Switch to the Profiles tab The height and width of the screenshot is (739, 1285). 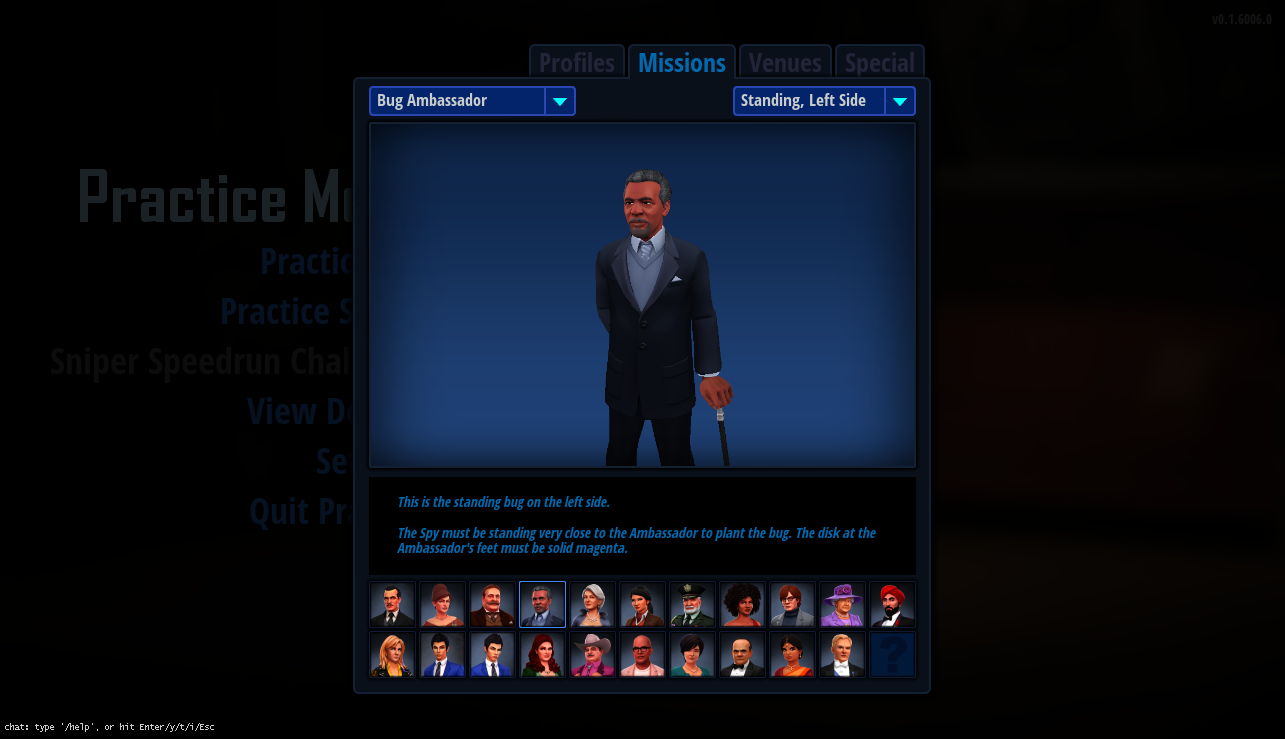click(577, 62)
